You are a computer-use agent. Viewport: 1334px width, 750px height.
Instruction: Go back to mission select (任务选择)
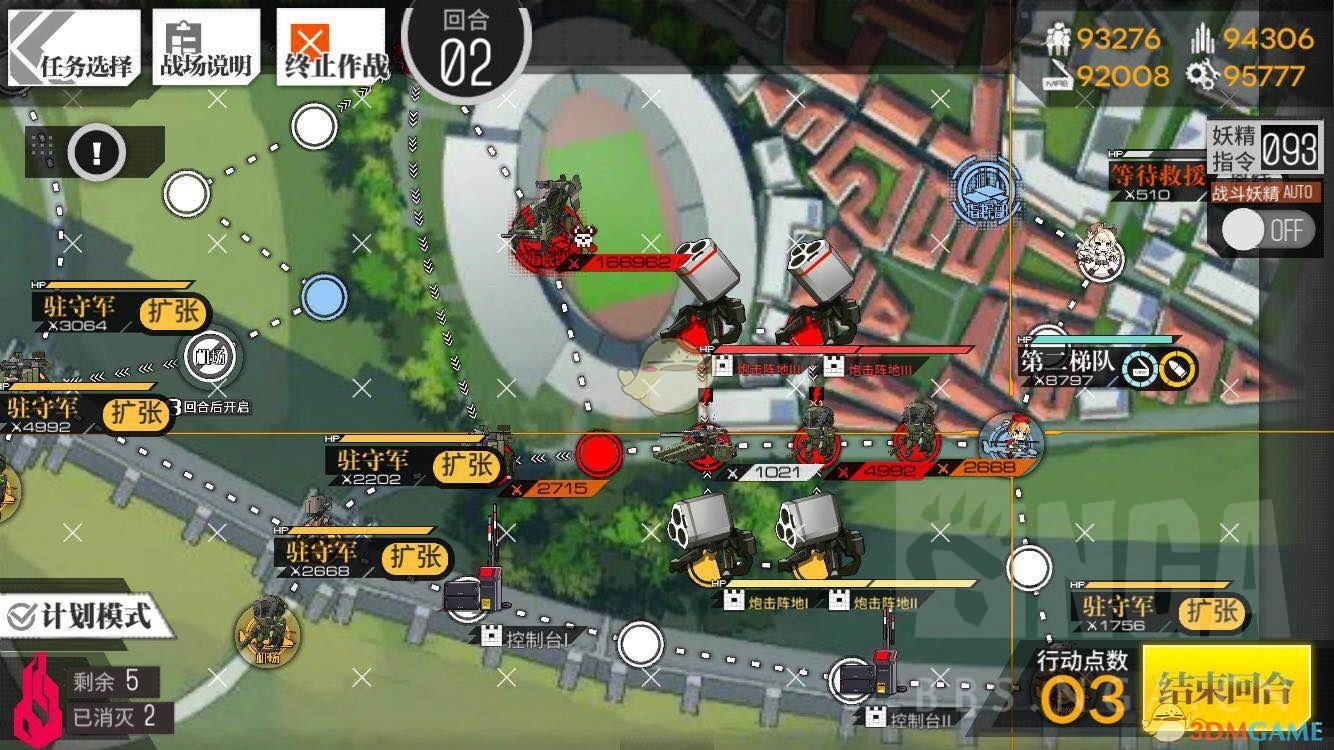(73, 50)
